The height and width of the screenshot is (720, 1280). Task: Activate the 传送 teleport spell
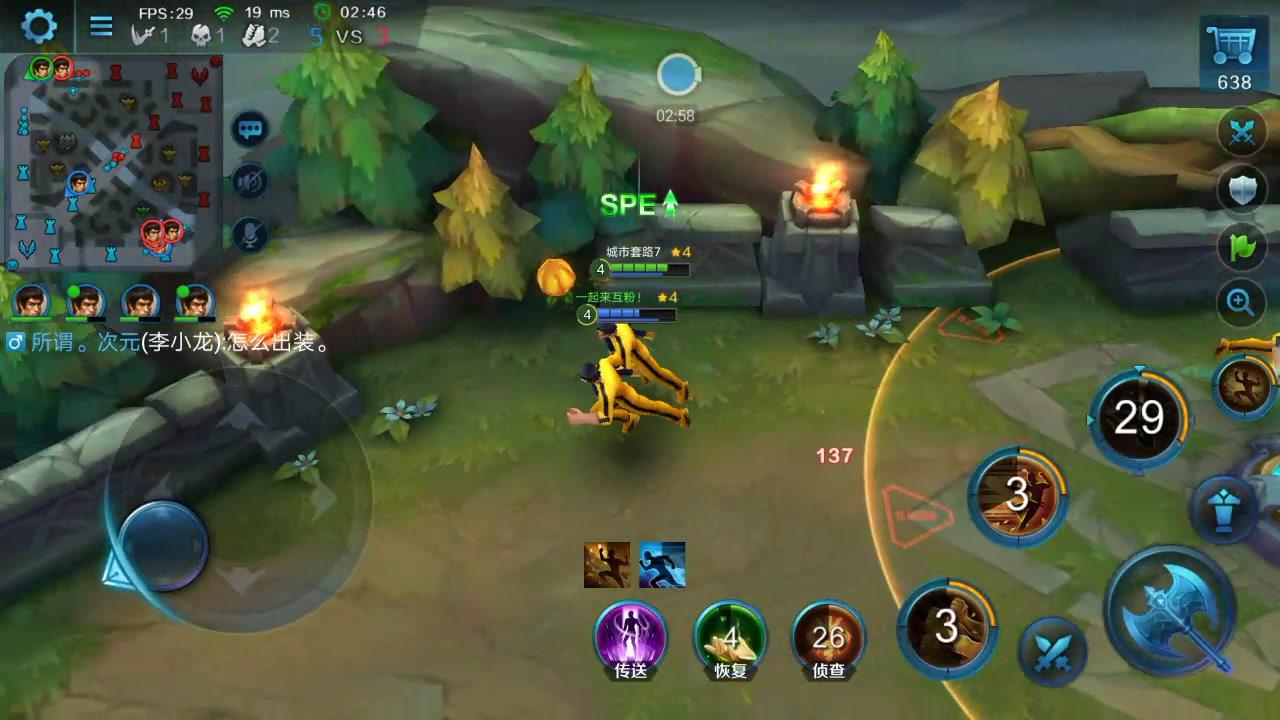tap(631, 636)
